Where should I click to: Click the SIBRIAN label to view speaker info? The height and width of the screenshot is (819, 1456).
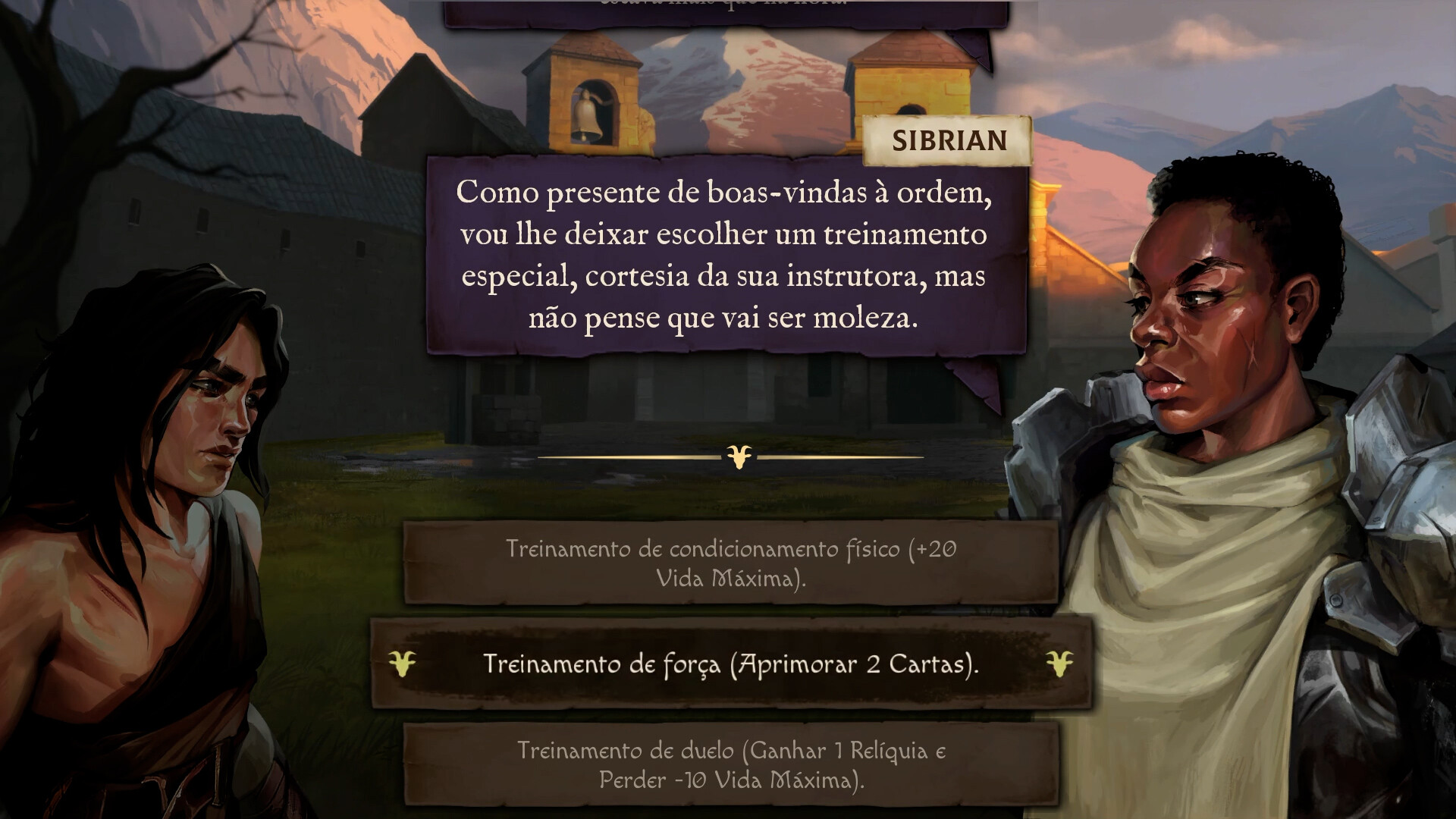pyautogui.click(x=948, y=140)
